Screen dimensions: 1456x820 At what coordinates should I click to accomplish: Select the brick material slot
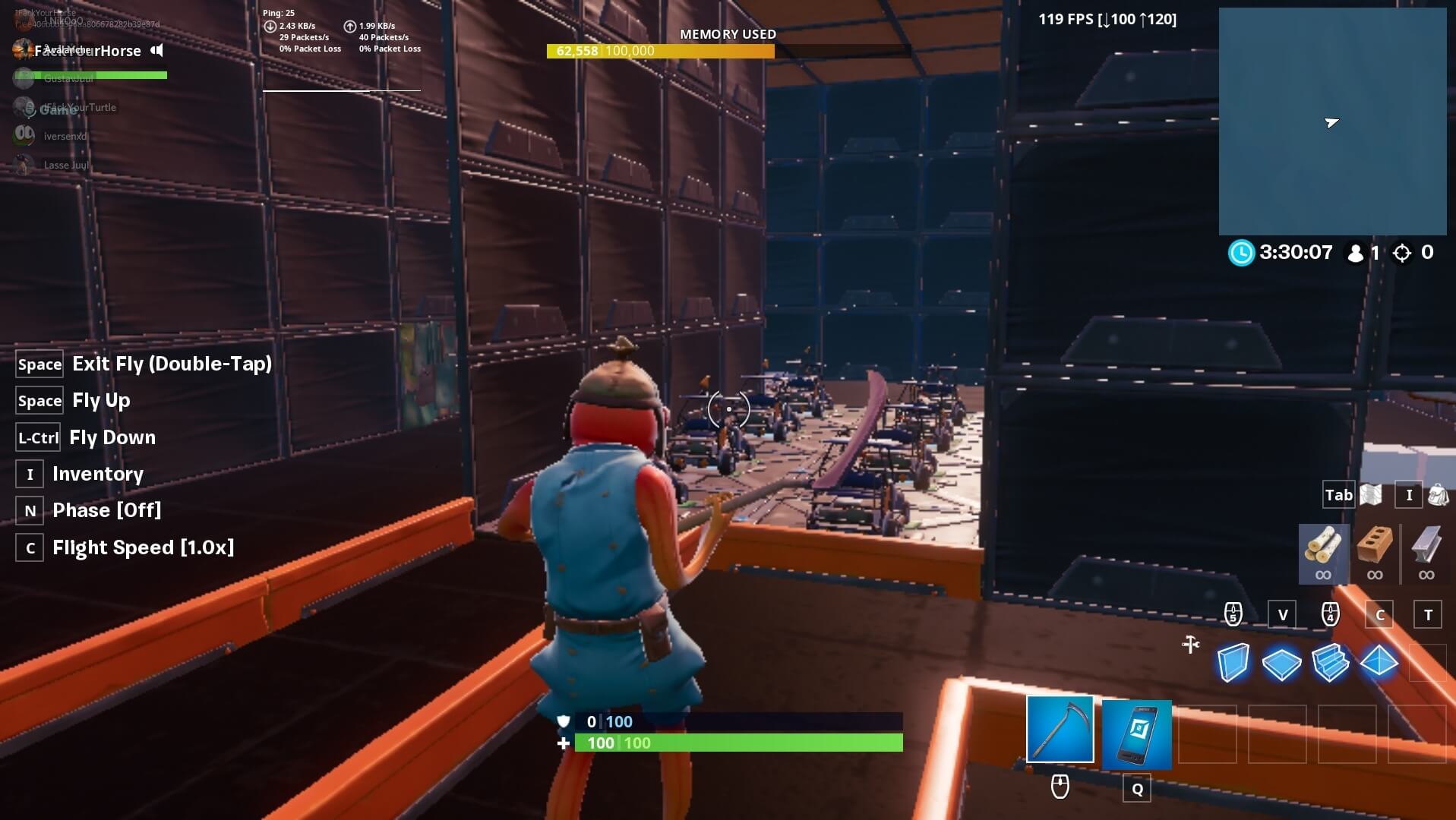tap(1373, 553)
